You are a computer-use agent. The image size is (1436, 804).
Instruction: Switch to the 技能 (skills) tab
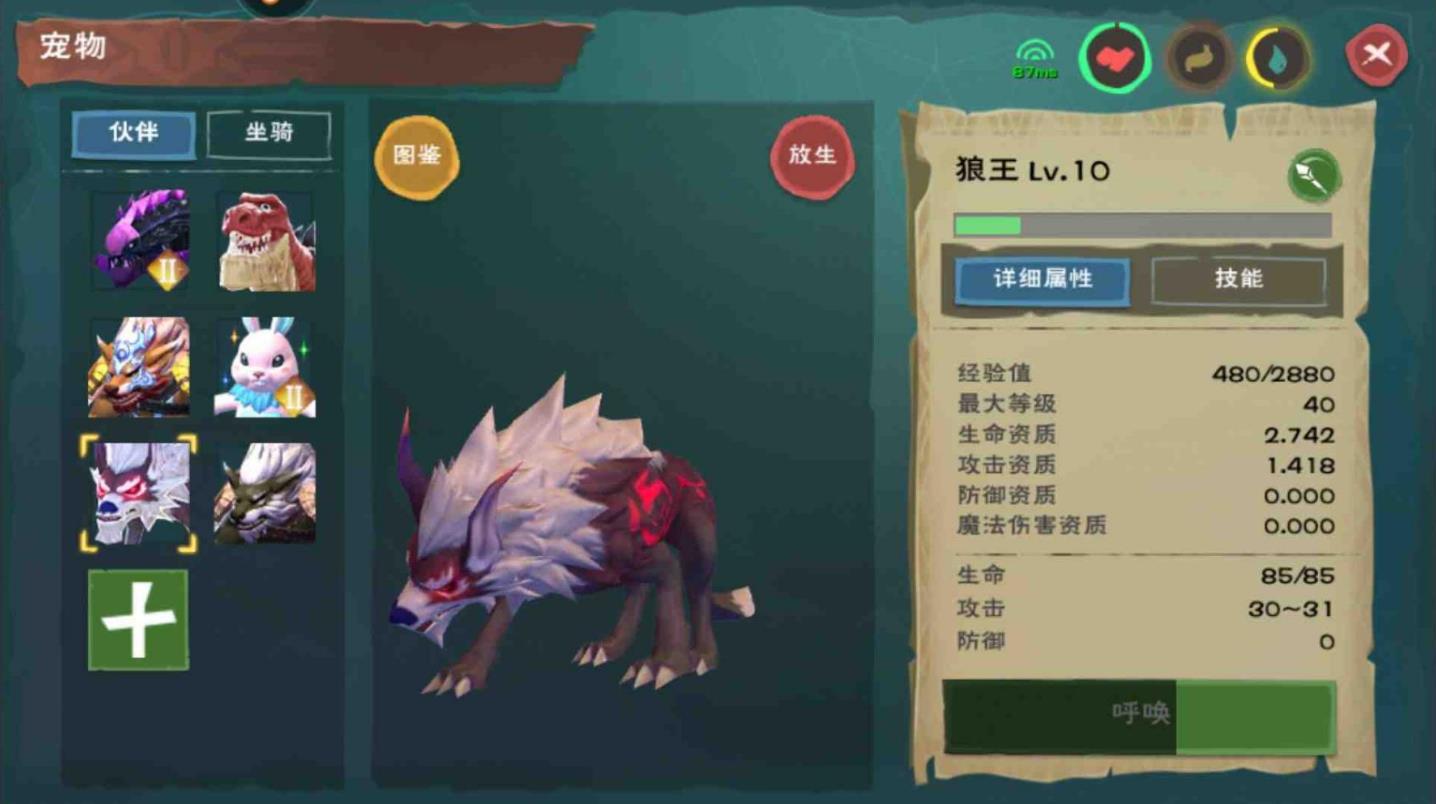pos(1240,280)
